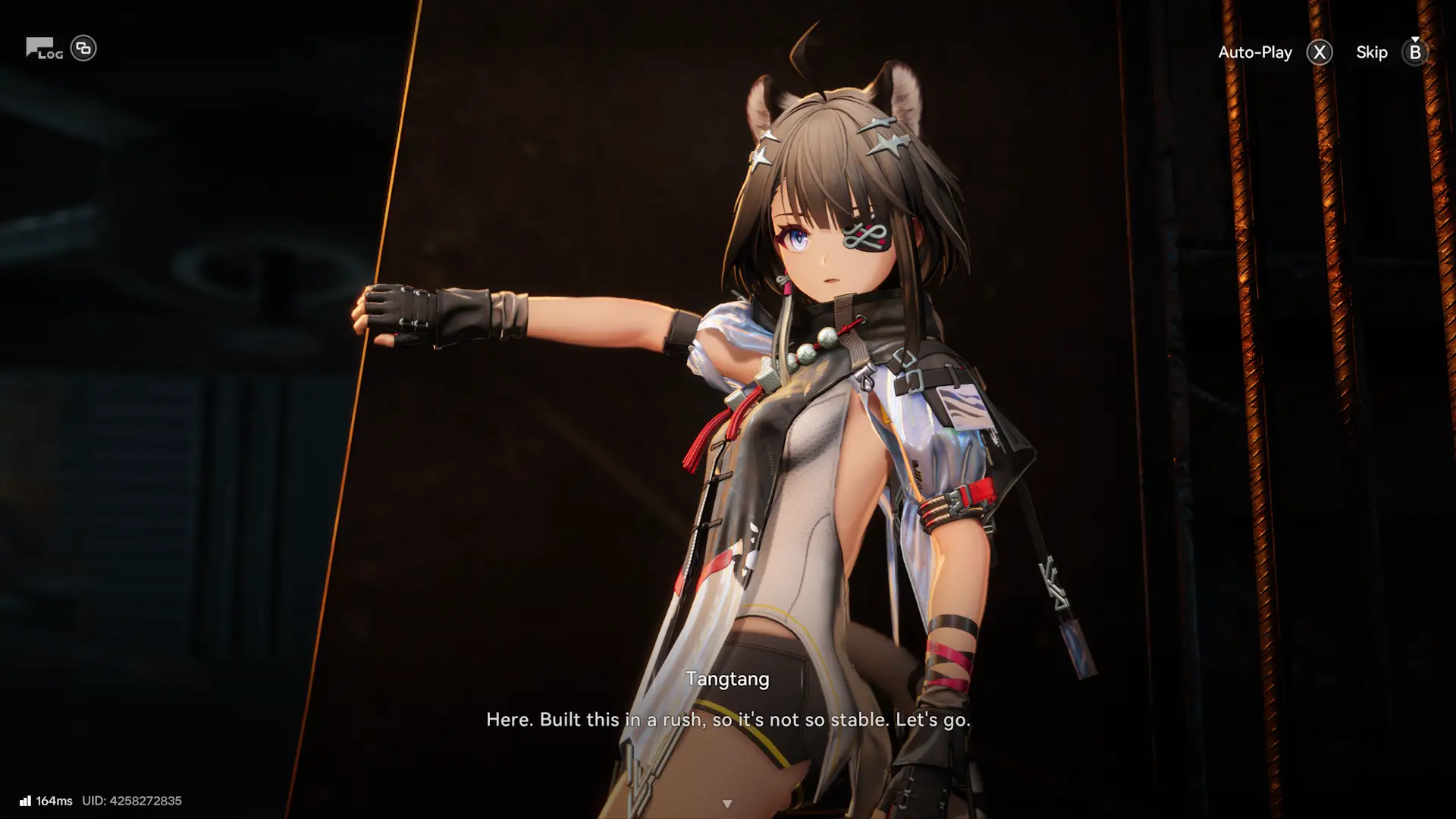The width and height of the screenshot is (1456, 819).
Task: Toggle HUD visibility with the overlay button
Action: (85, 48)
